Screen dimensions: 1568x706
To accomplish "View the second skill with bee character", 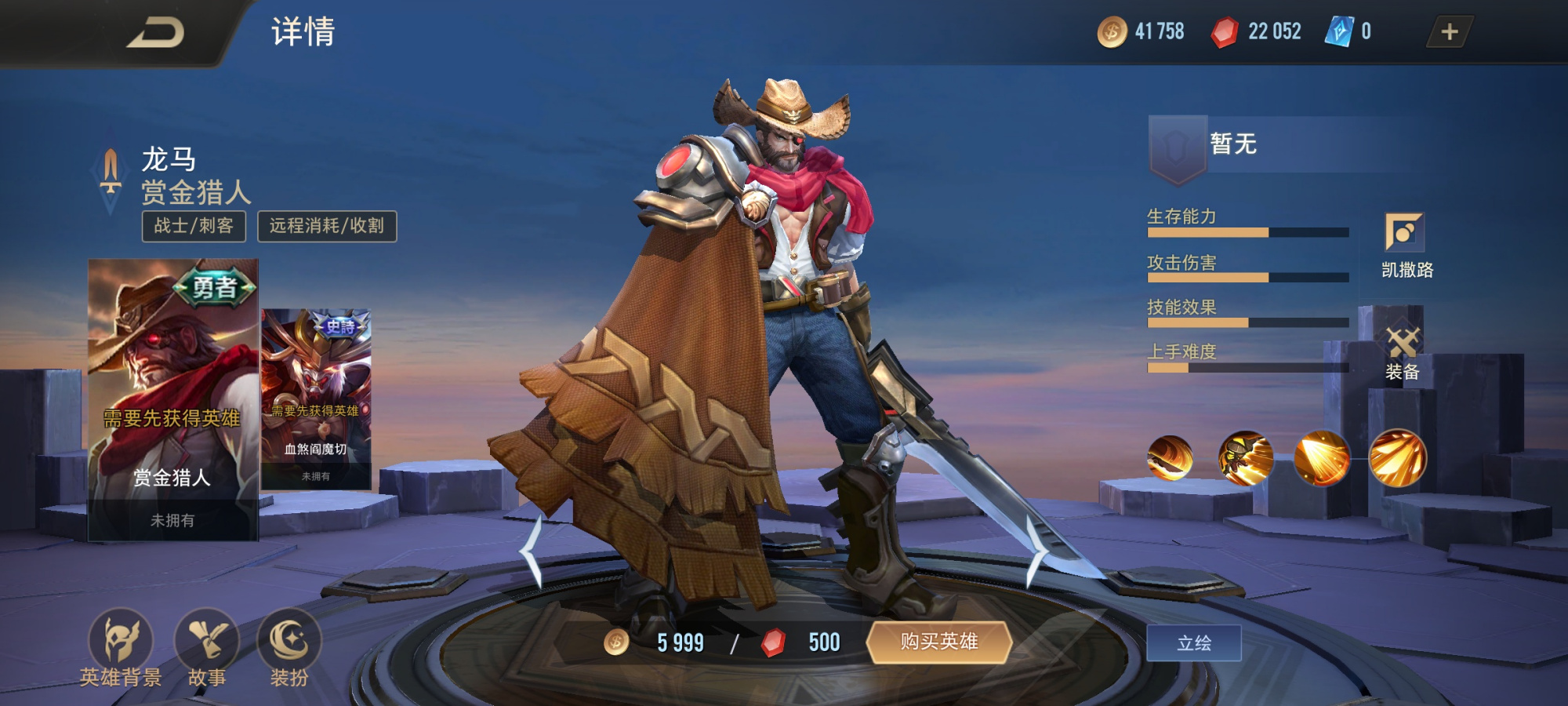I will (x=1245, y=458).
